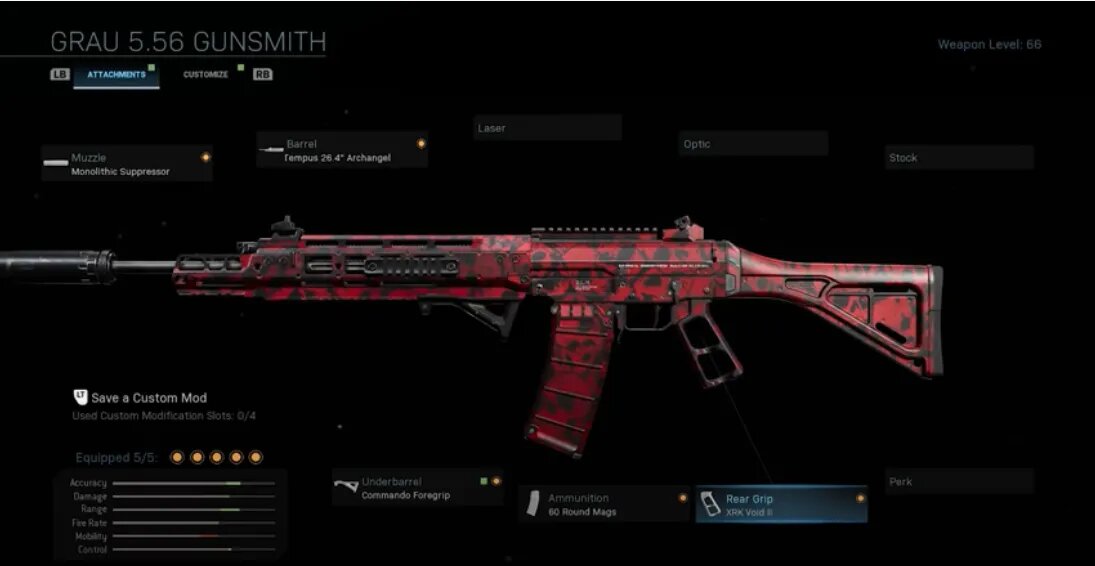Switch to the Attachments tab
The image size is (1095, 566).
(116, 75)
